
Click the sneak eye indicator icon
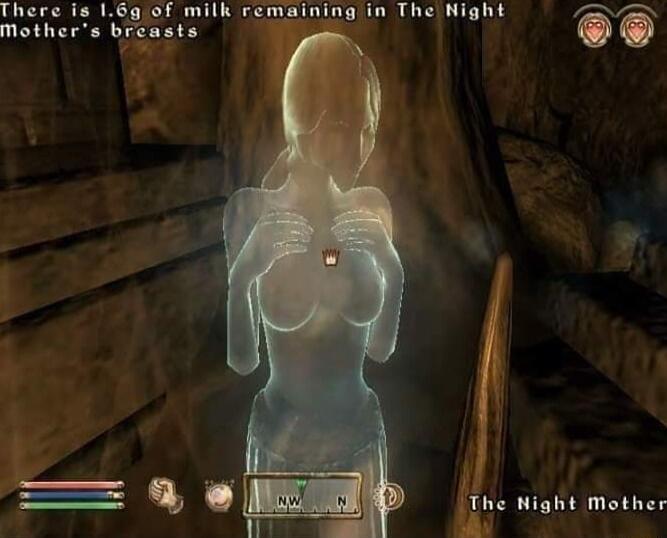click(387, 495)
